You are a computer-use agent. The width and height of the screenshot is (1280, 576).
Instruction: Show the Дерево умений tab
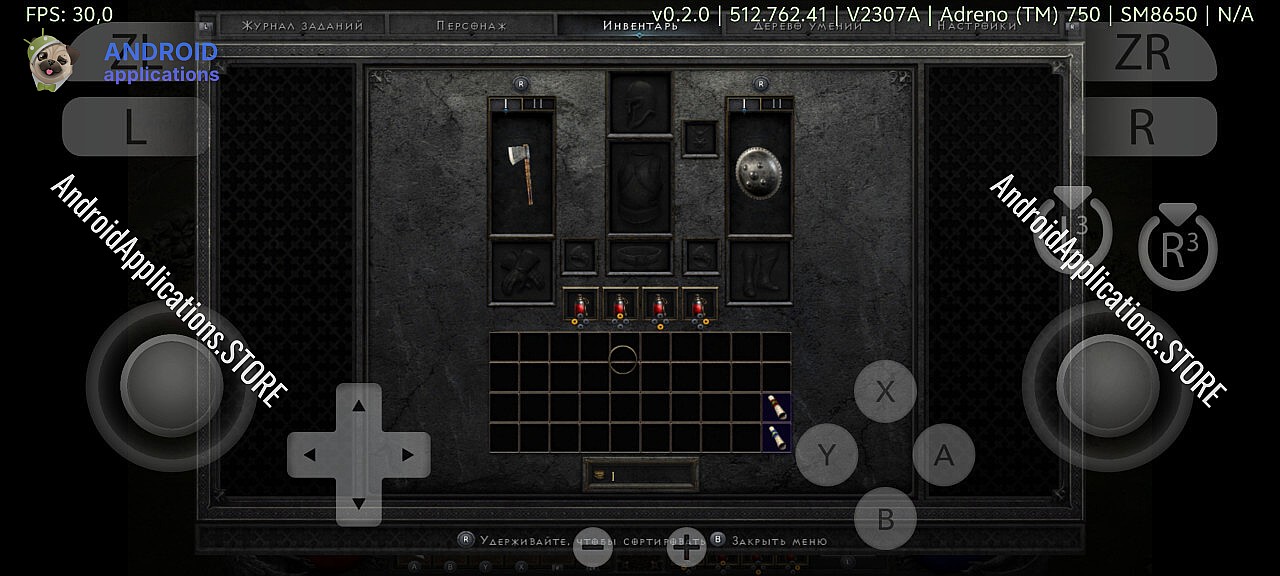coord(808,26)
